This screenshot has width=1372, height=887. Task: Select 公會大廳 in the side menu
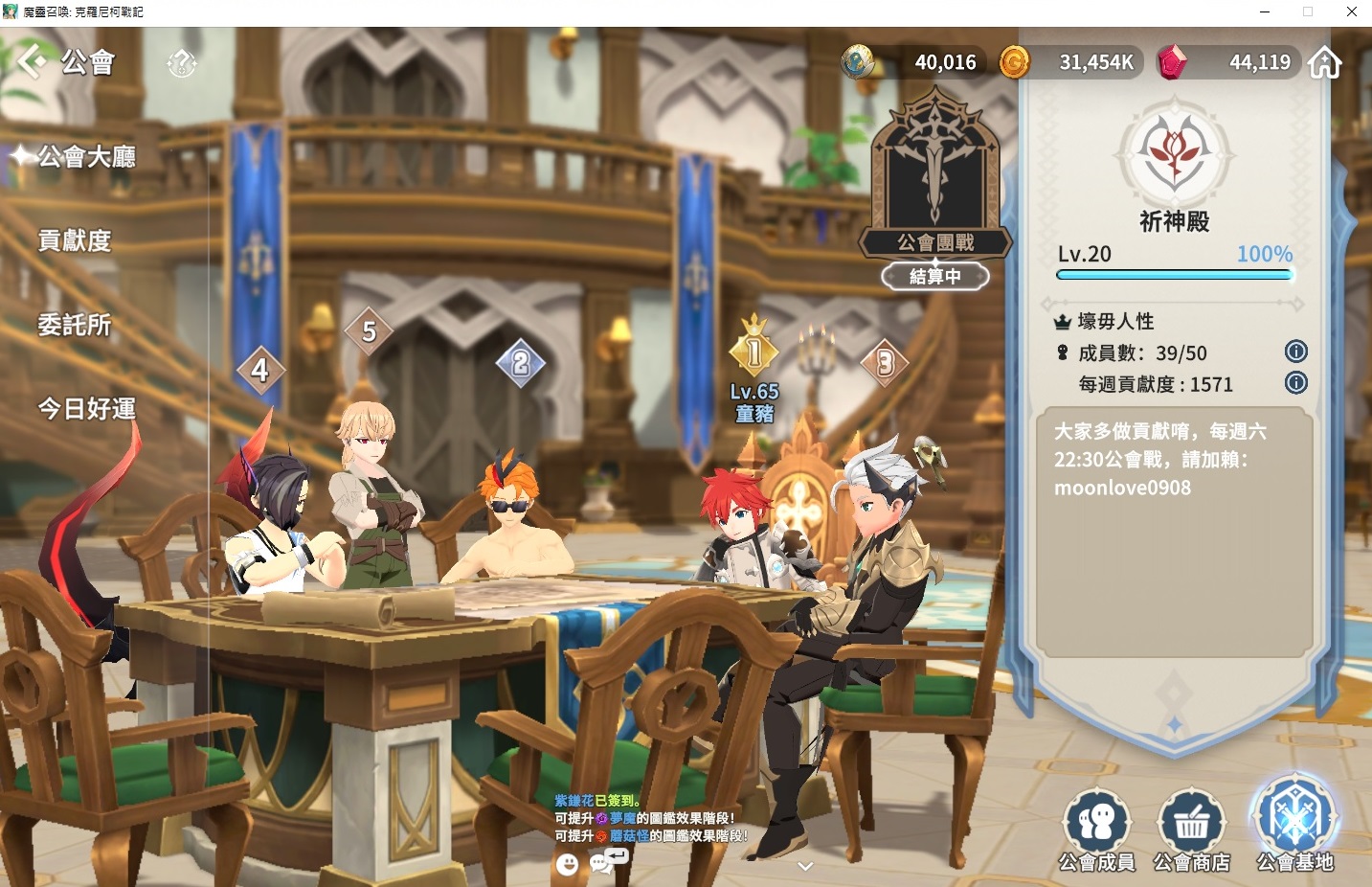(86, 156)
